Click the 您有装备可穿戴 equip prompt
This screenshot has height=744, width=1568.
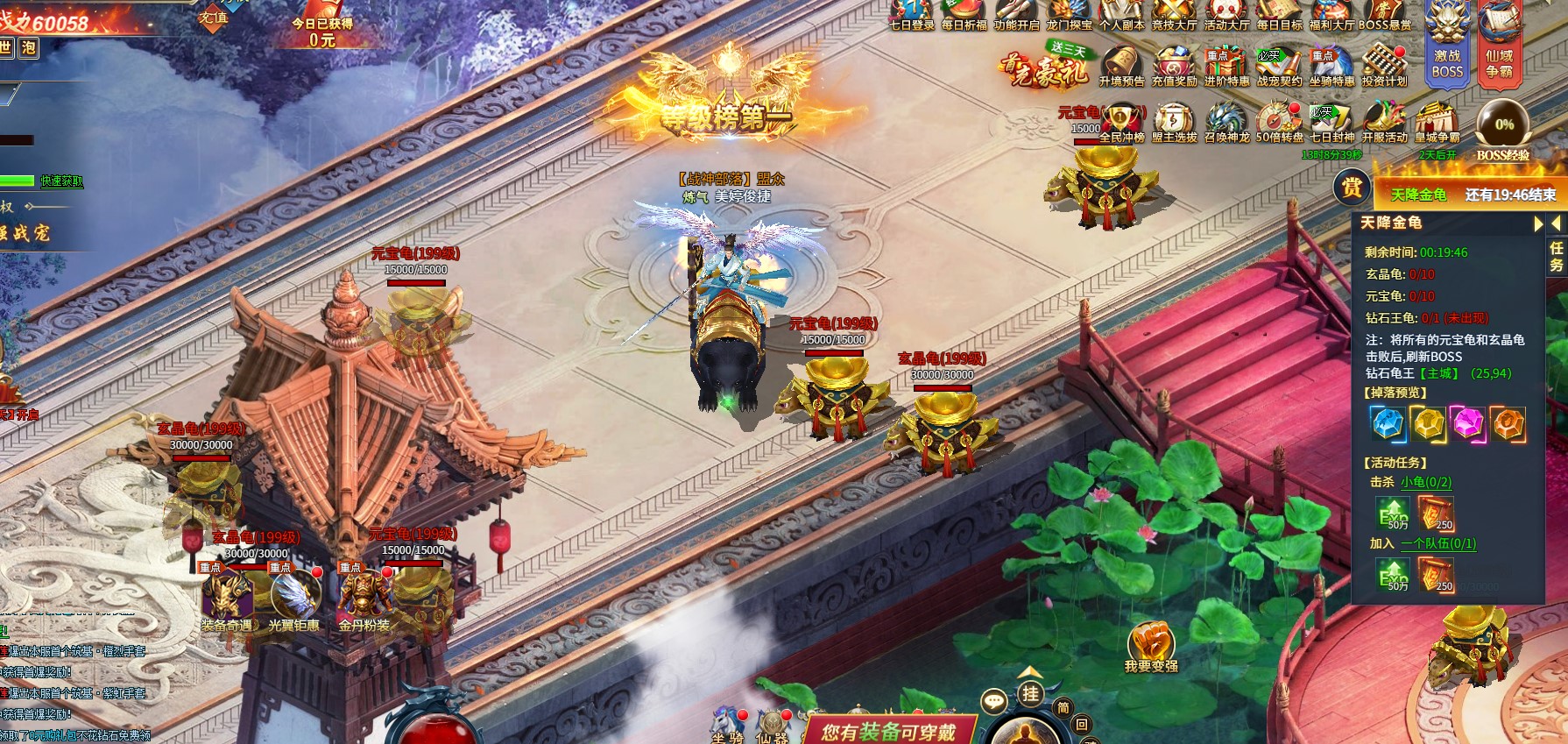click(x=888, y=732)
